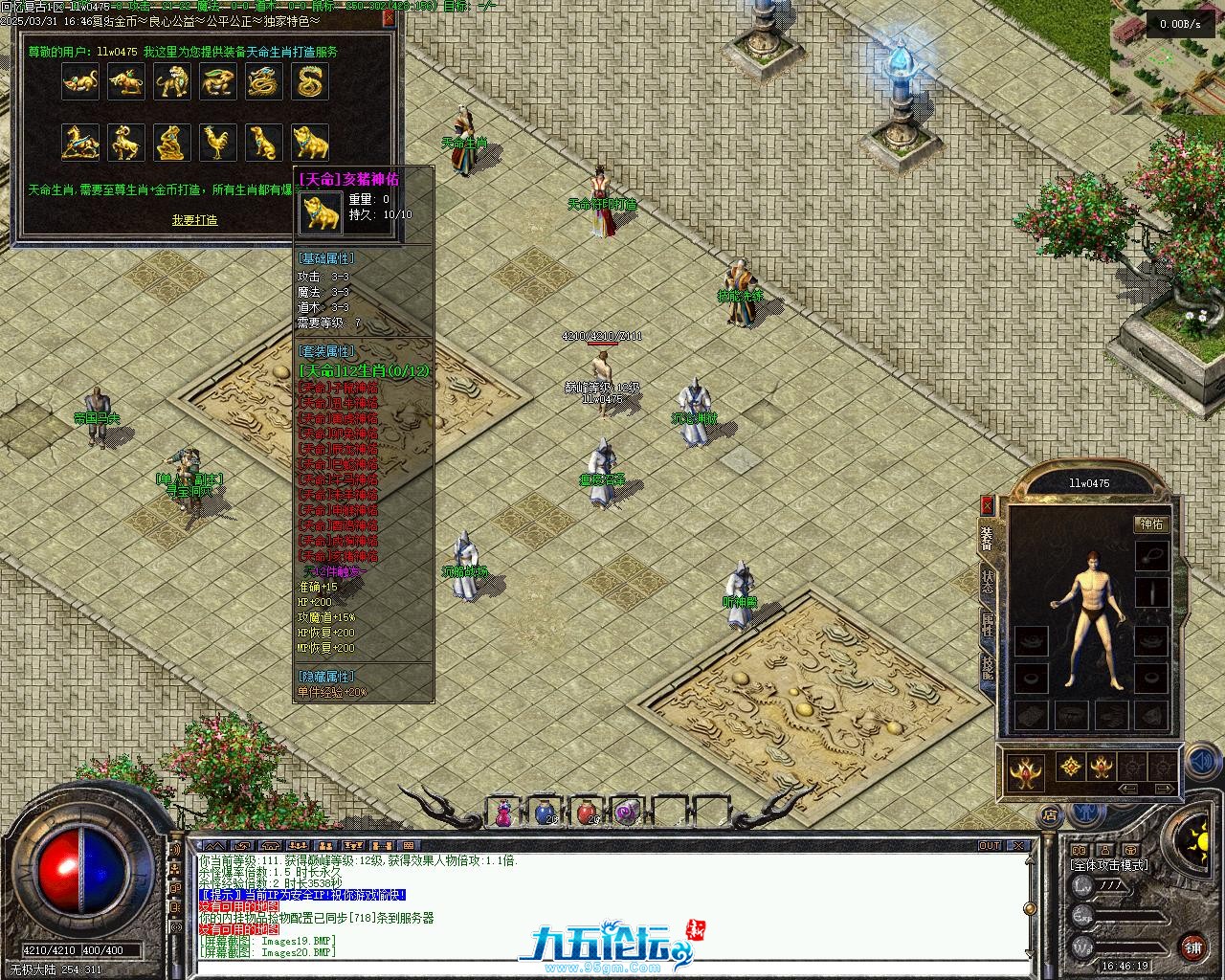
Task: Choose the golden horse zodiac statue
Action: (80, 143)
